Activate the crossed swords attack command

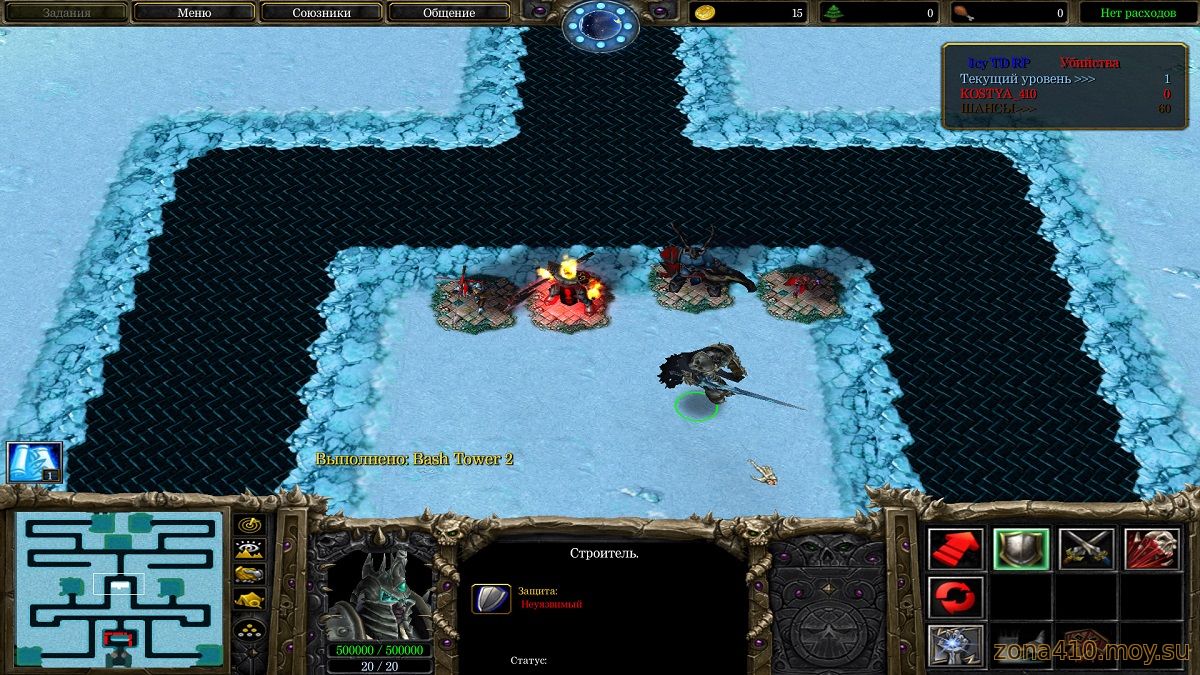click(x=1086, y=549)
